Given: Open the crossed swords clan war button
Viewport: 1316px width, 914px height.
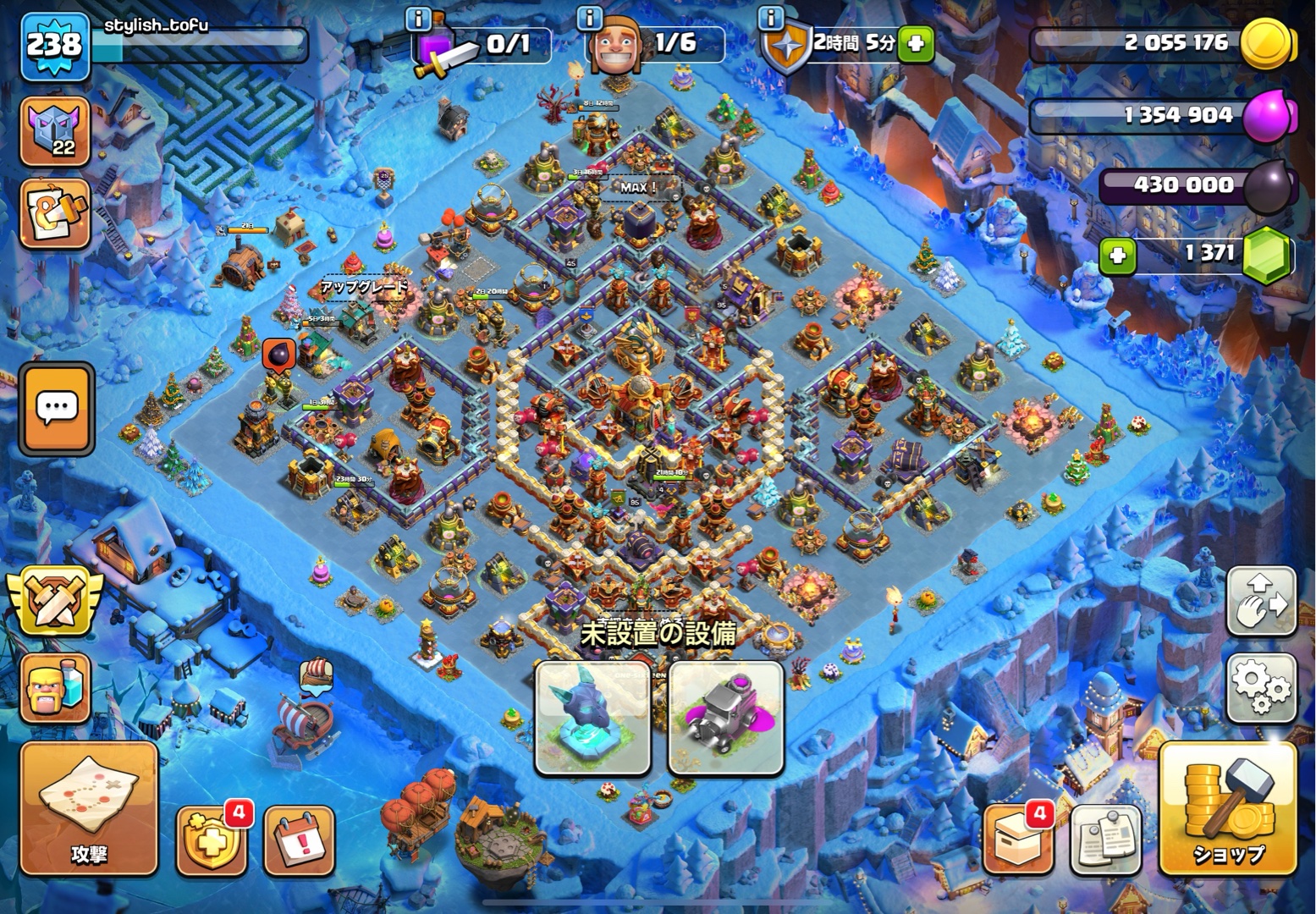Looking at the screenshot, I should pos(55,599).
